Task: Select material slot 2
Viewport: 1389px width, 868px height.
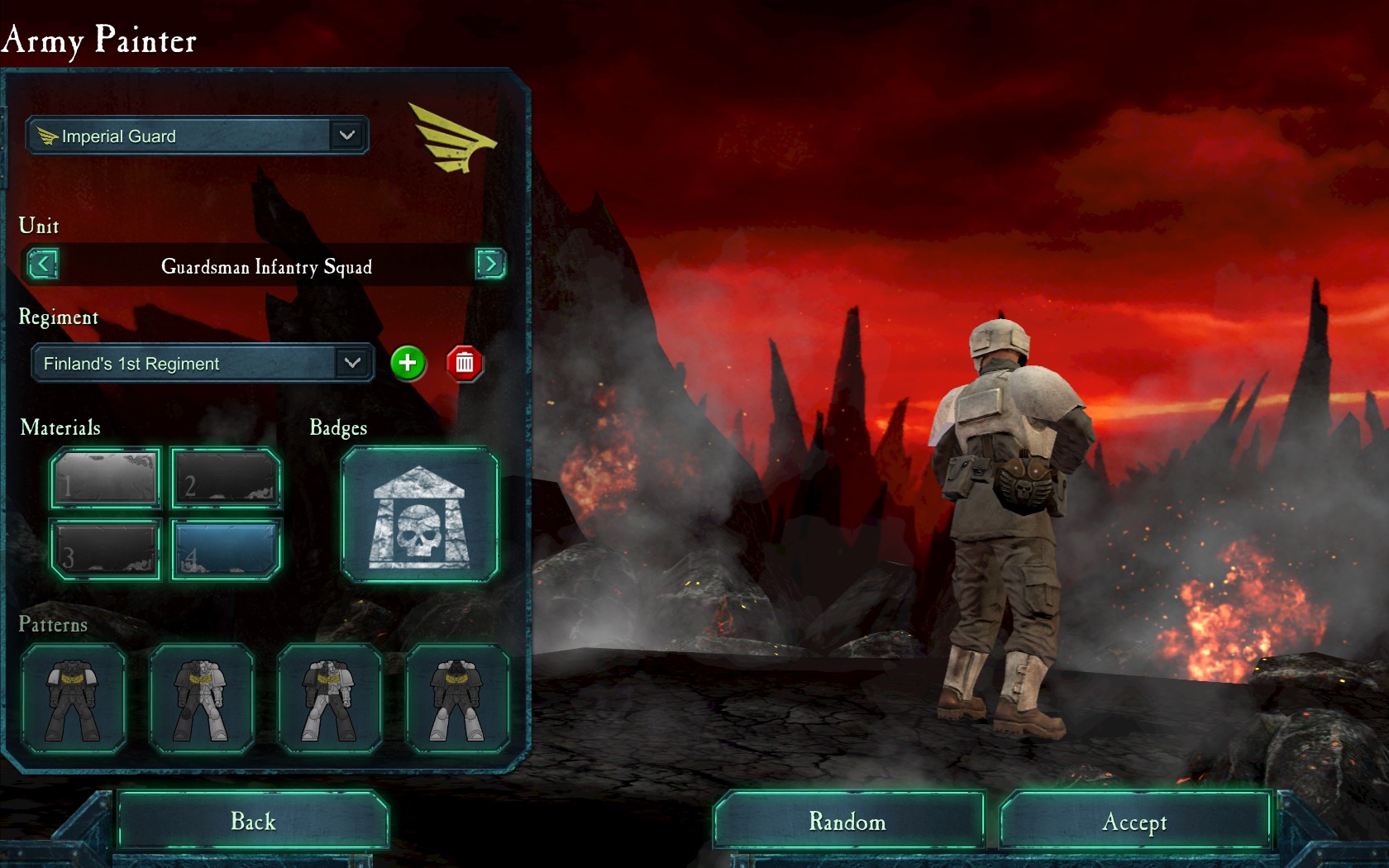Action: click(227, 478)
